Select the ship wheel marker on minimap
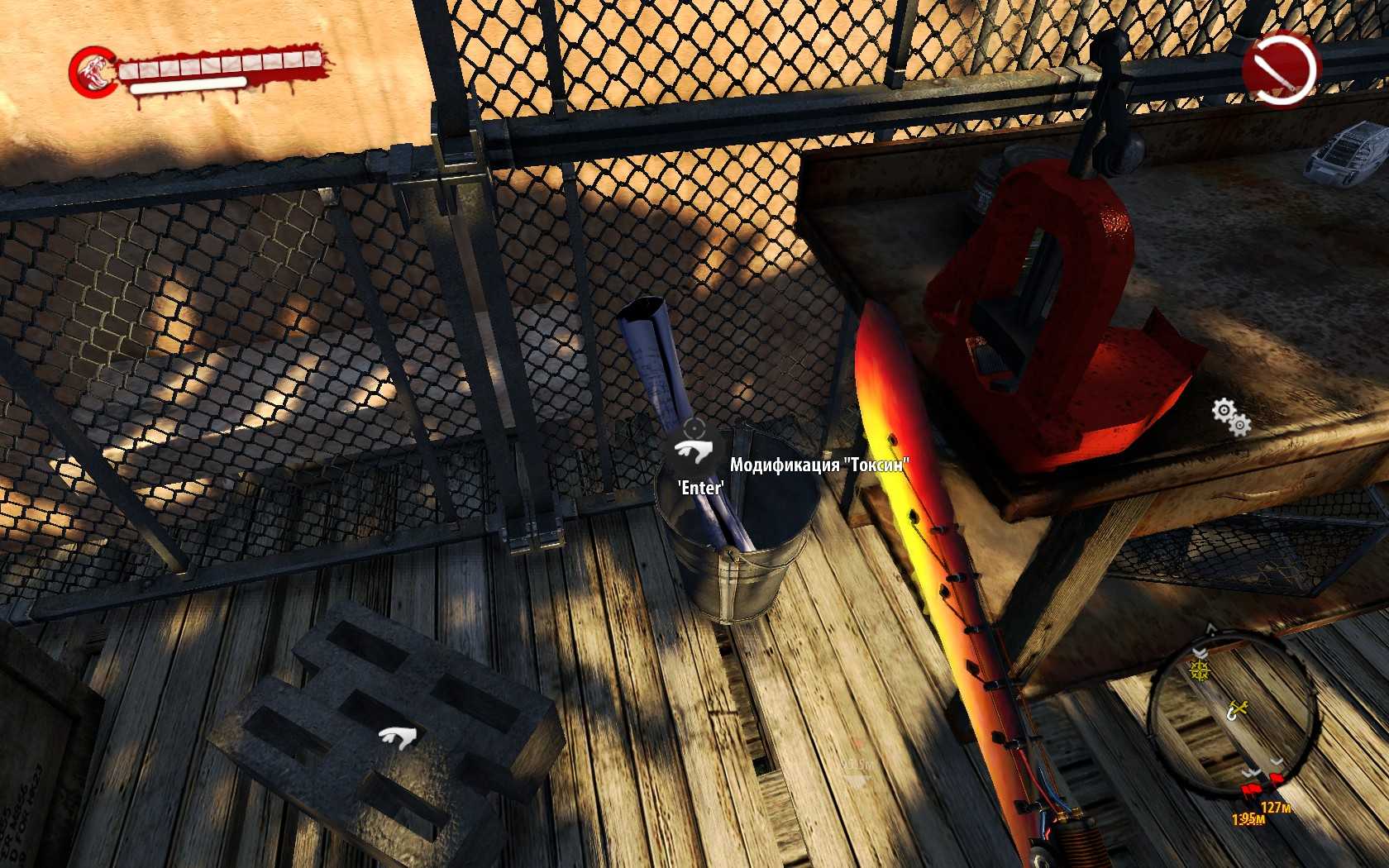Viewport: 1389px width, 868px height. click(x=1199, y=670)
